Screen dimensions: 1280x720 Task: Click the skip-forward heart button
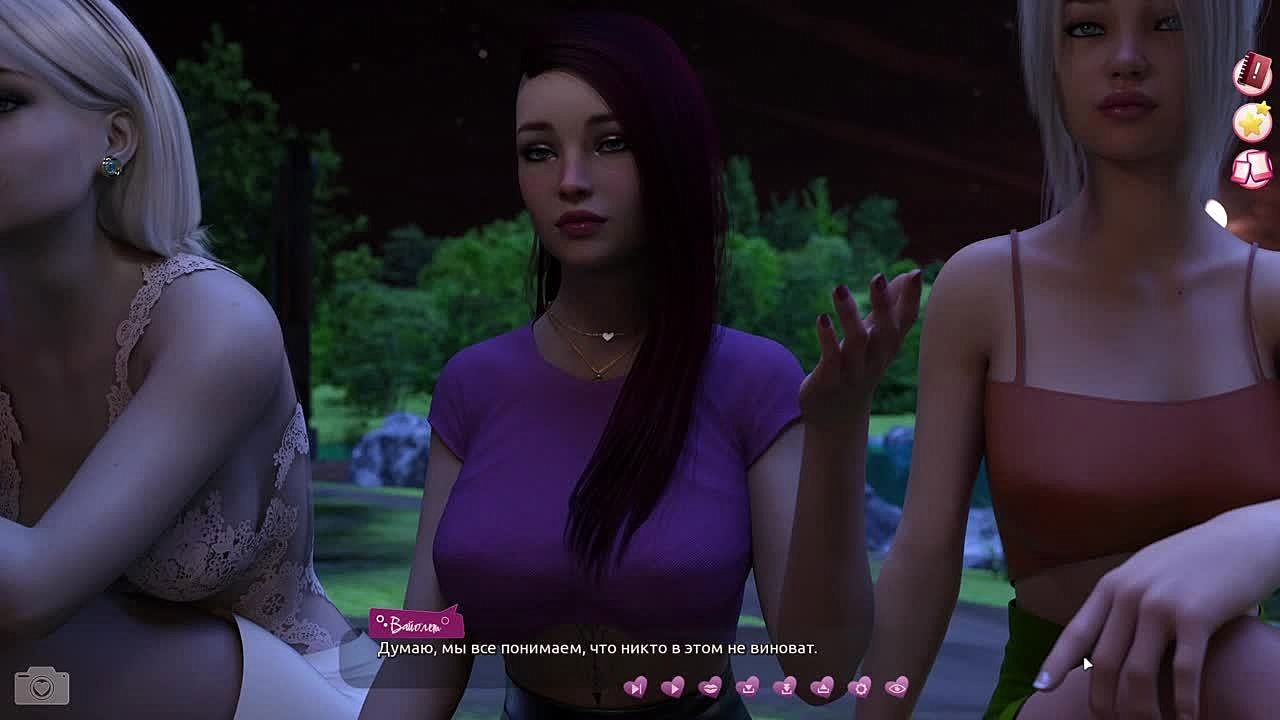pos(635,687)
